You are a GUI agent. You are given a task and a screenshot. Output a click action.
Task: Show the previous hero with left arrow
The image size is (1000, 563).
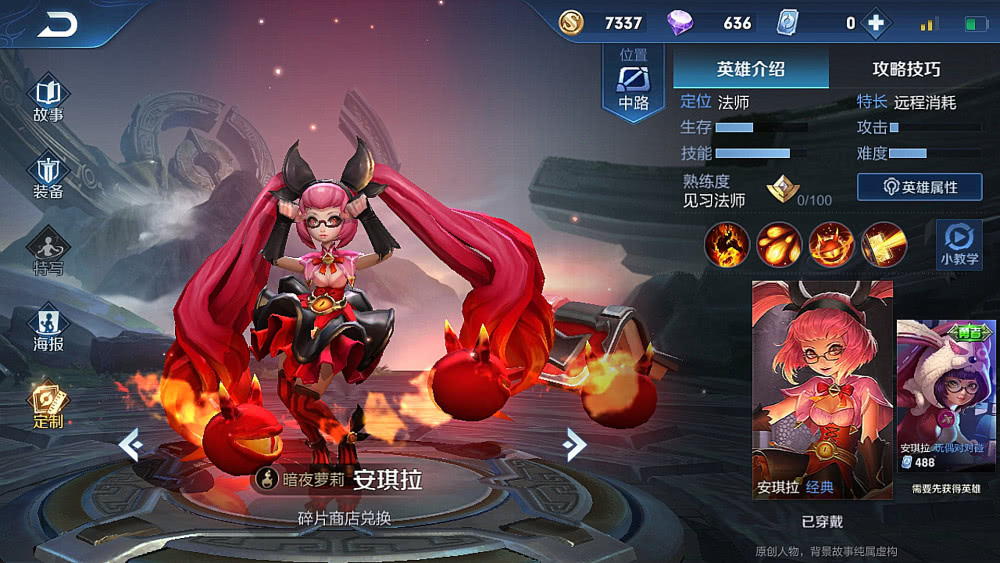pyautogui.click(x=131, y=444)
